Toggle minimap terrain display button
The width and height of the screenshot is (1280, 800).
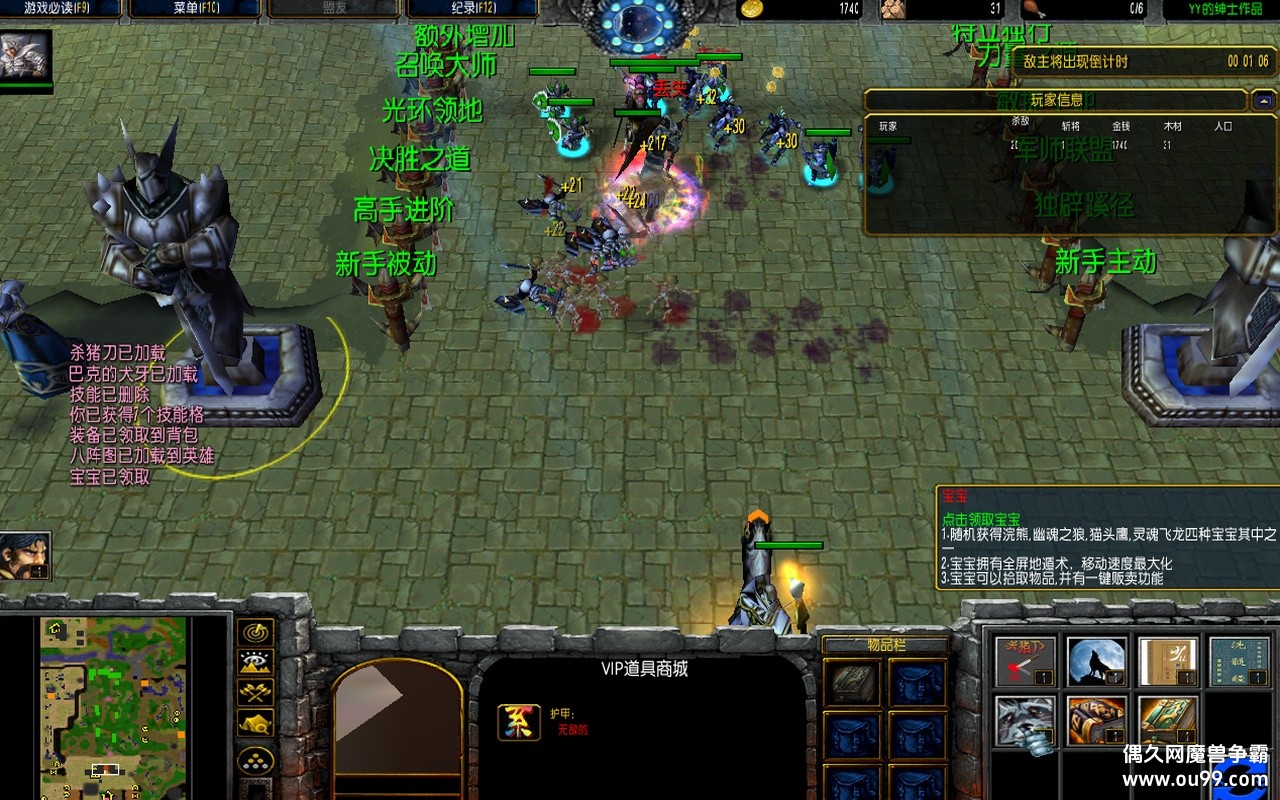pyautogui.click(x=256, y=662)
